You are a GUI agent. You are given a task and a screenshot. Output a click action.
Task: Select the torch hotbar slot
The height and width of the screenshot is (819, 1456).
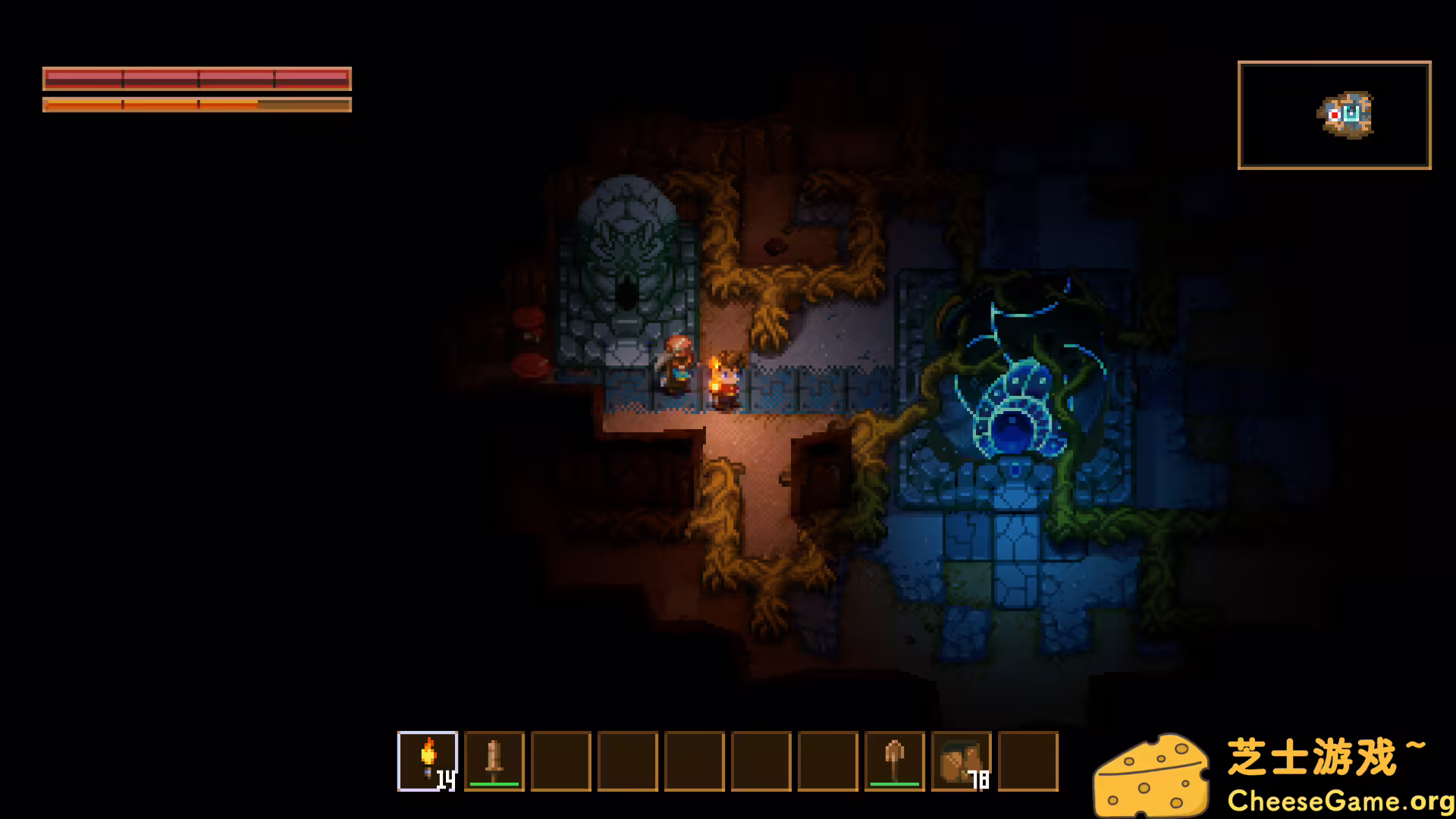coord(428,761)
